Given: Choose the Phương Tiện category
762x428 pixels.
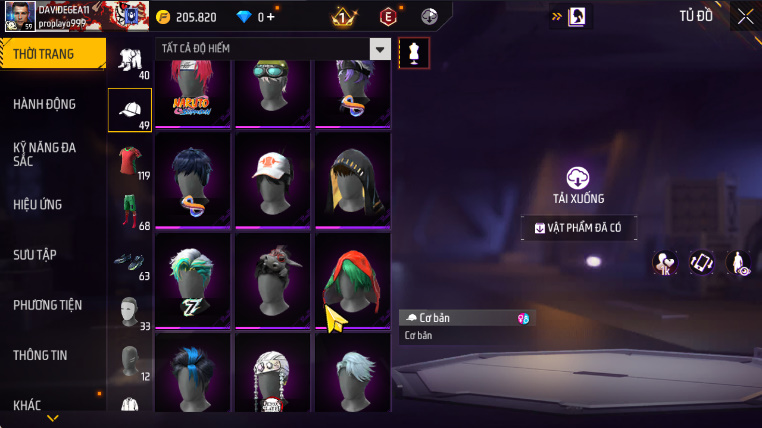Looking at the screenshot, I should pos(48,304).
